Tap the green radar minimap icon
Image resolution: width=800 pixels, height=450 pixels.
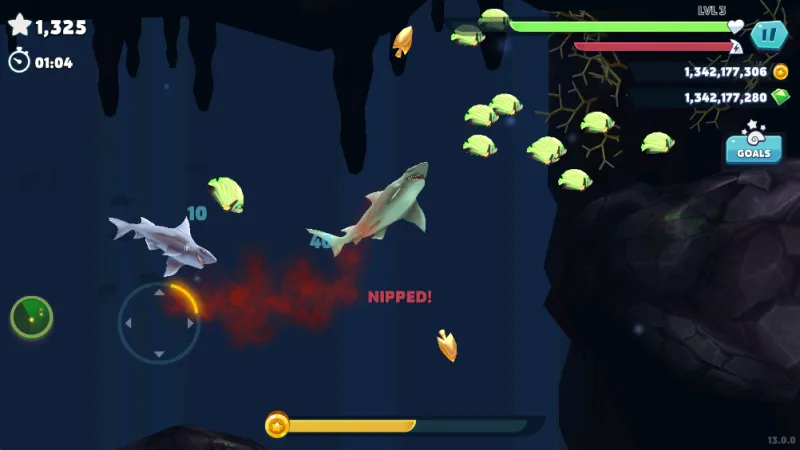(32, 317)
